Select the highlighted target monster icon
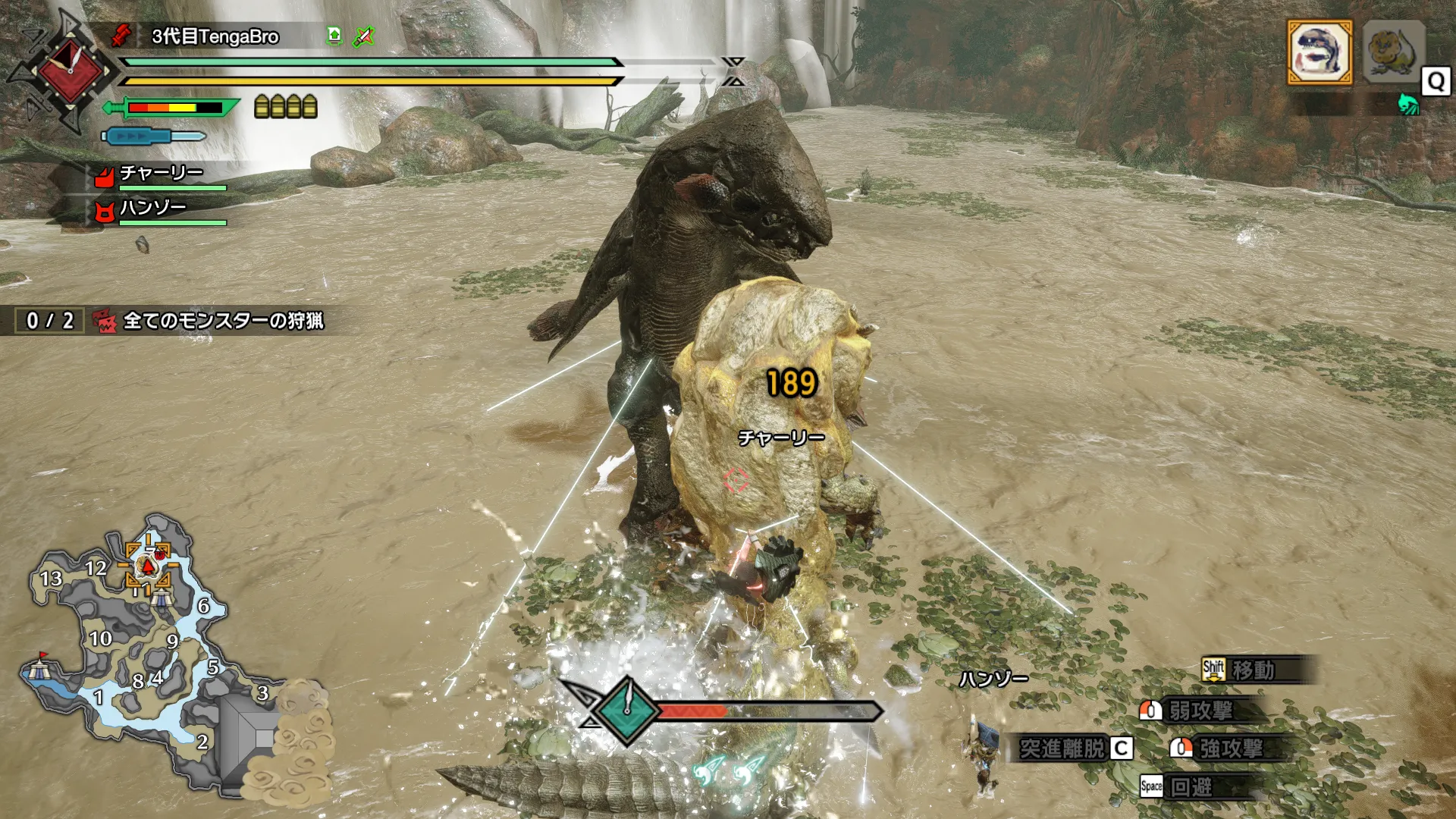 coord(1319,52)
